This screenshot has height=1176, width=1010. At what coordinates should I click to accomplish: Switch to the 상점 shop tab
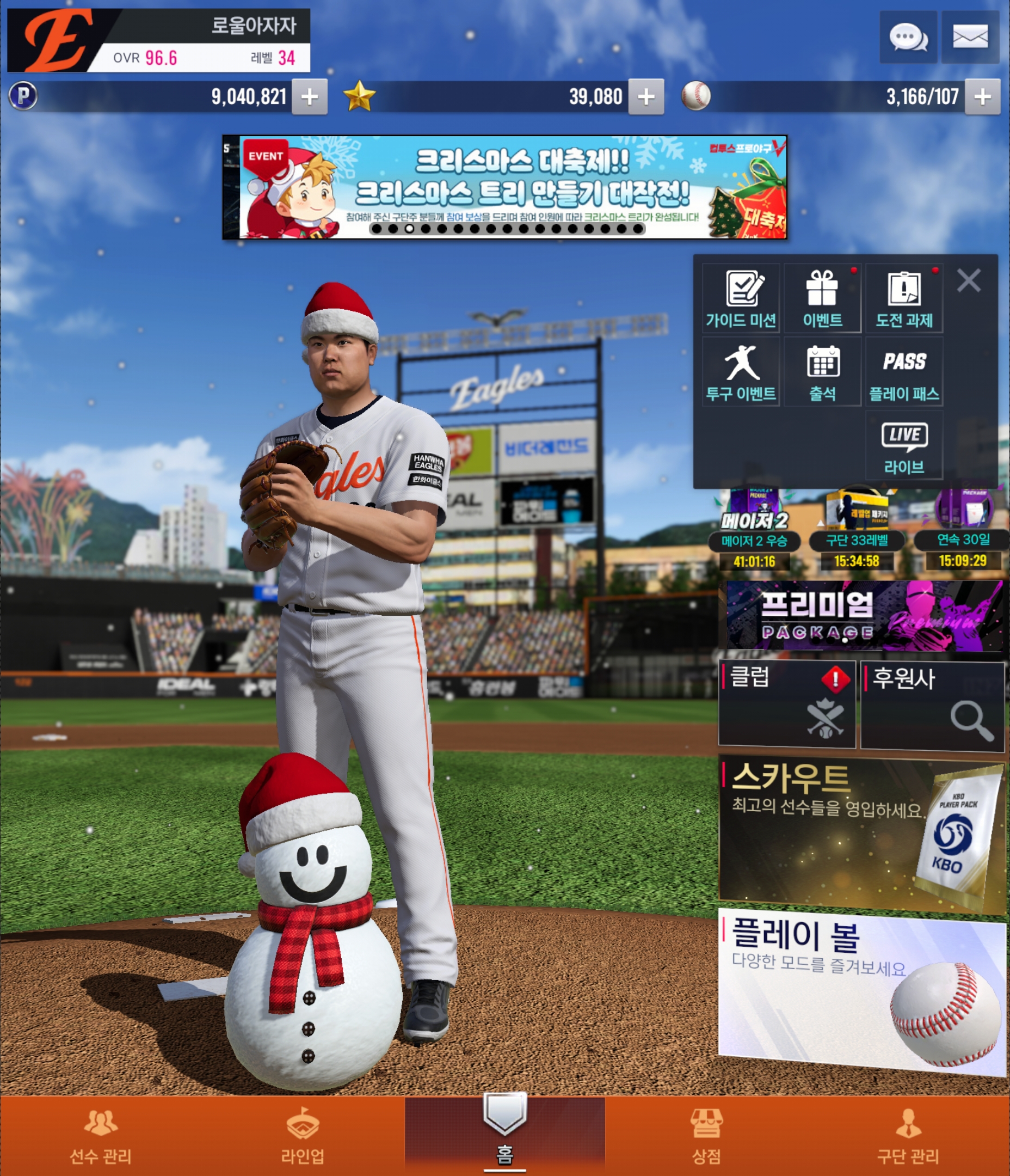706,1135
